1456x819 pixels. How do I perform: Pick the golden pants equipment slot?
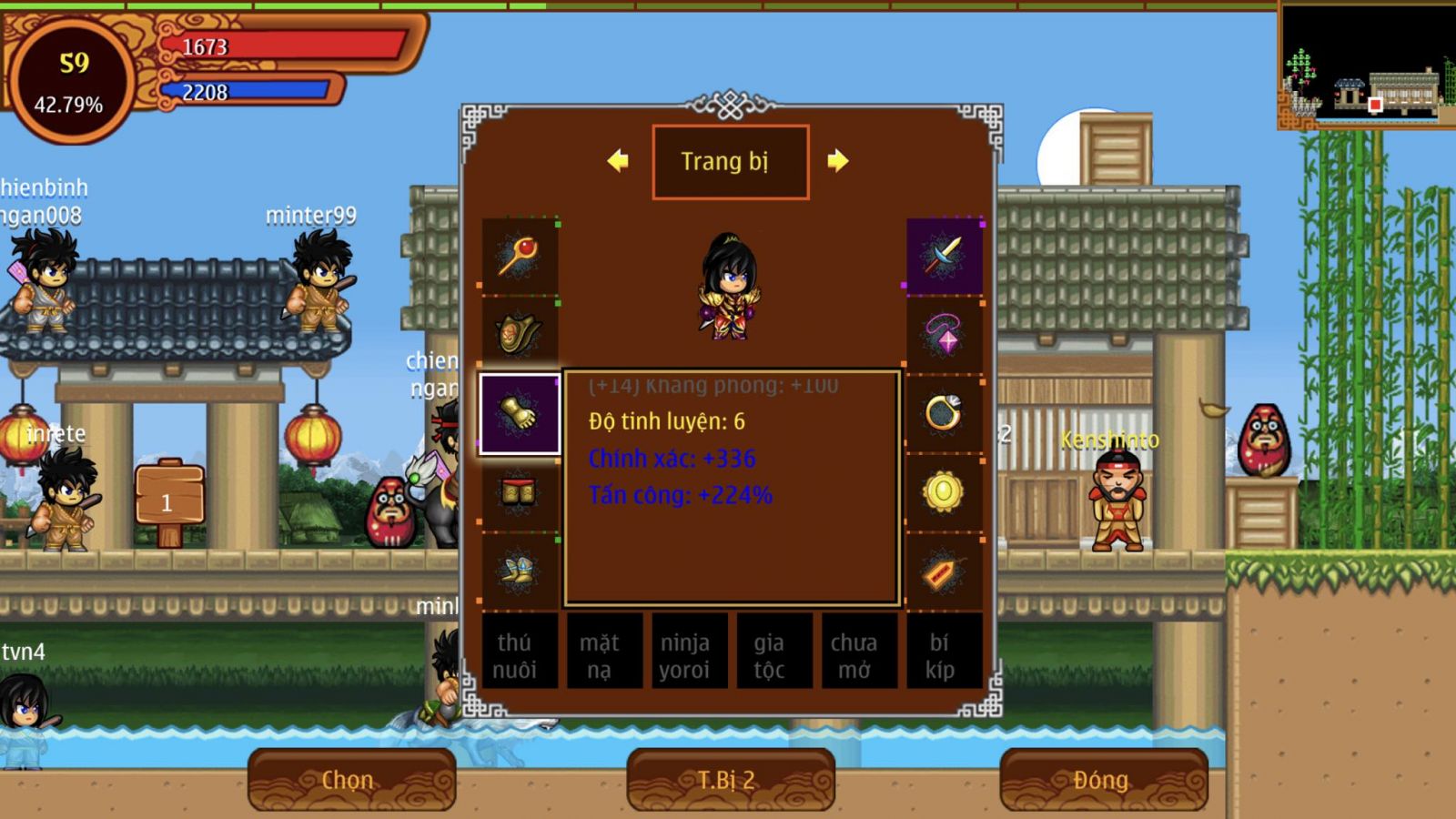pos(519,493)
